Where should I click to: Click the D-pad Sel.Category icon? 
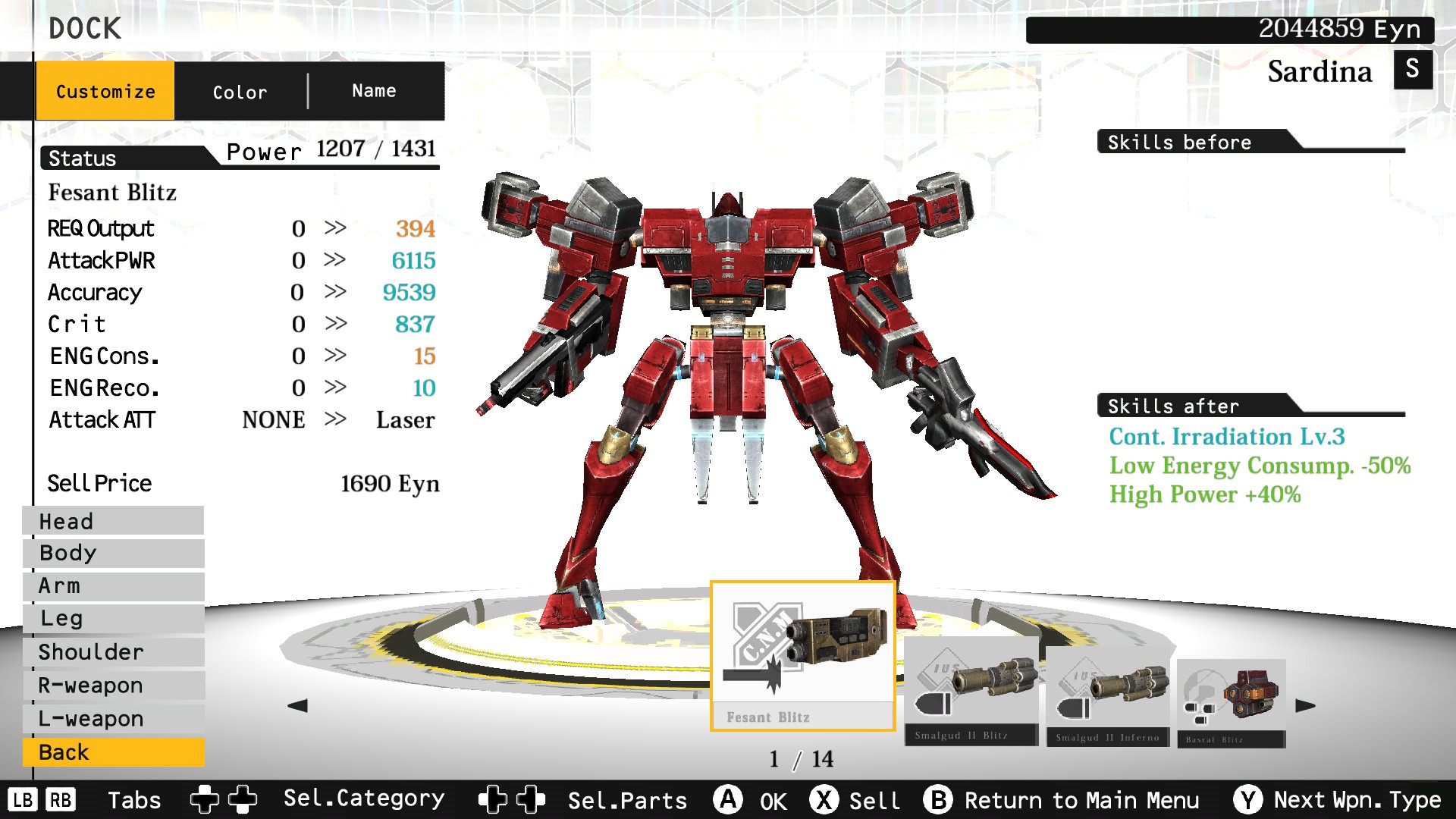click(x=222, y=799)
